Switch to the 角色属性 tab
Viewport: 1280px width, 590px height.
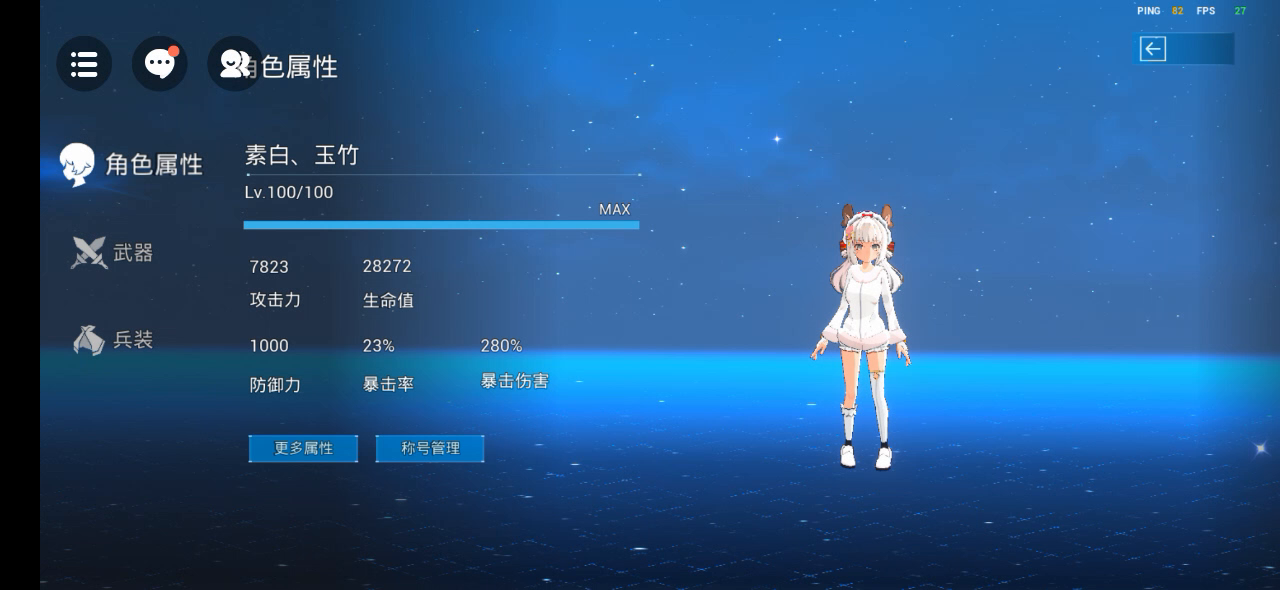pos(132,164)
